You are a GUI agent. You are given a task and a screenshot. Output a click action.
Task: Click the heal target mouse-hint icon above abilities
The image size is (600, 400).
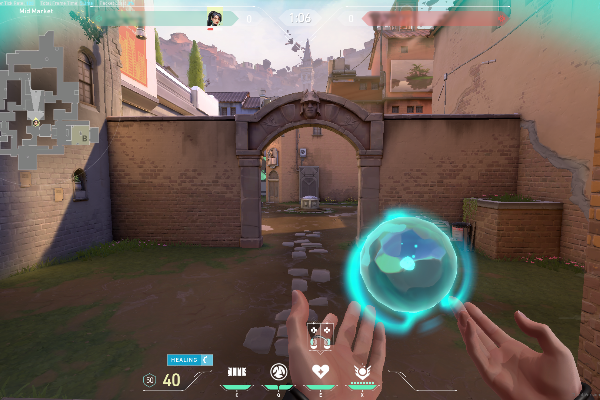[321, 338]
